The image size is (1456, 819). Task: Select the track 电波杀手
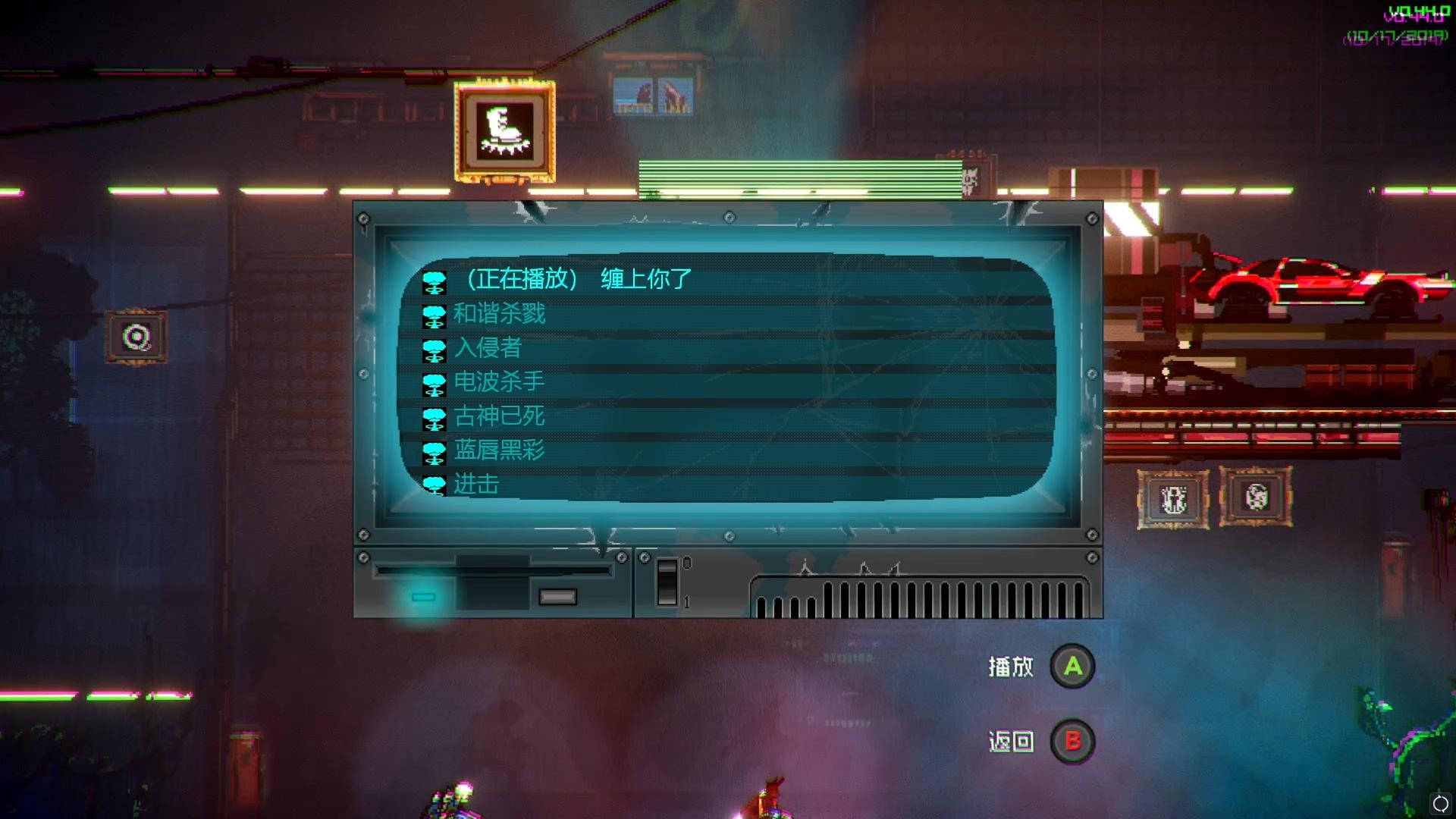tap(500, 383)
